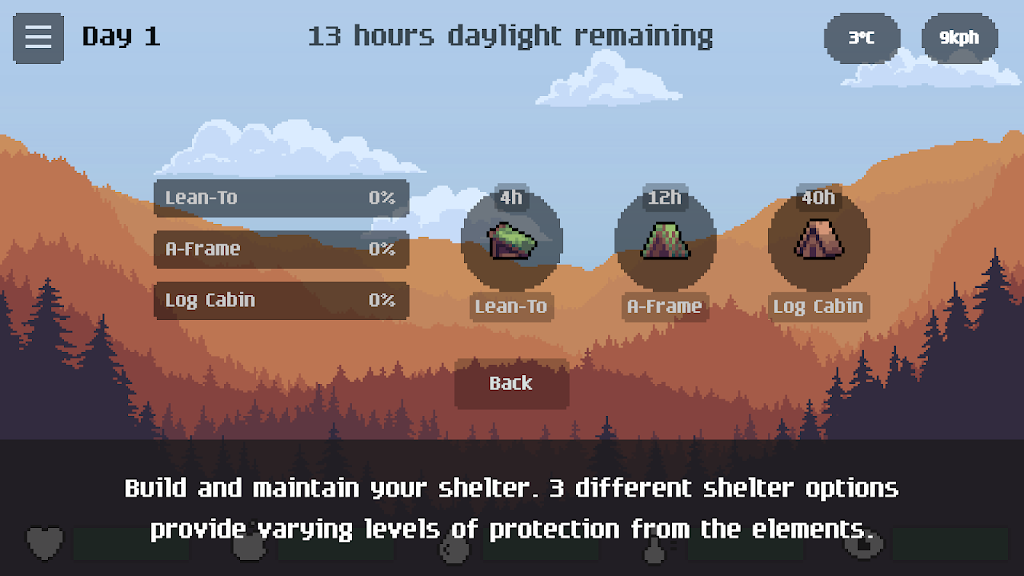Build the Lean-To shelter icon
1024x576 pixels.
[511, 241]
